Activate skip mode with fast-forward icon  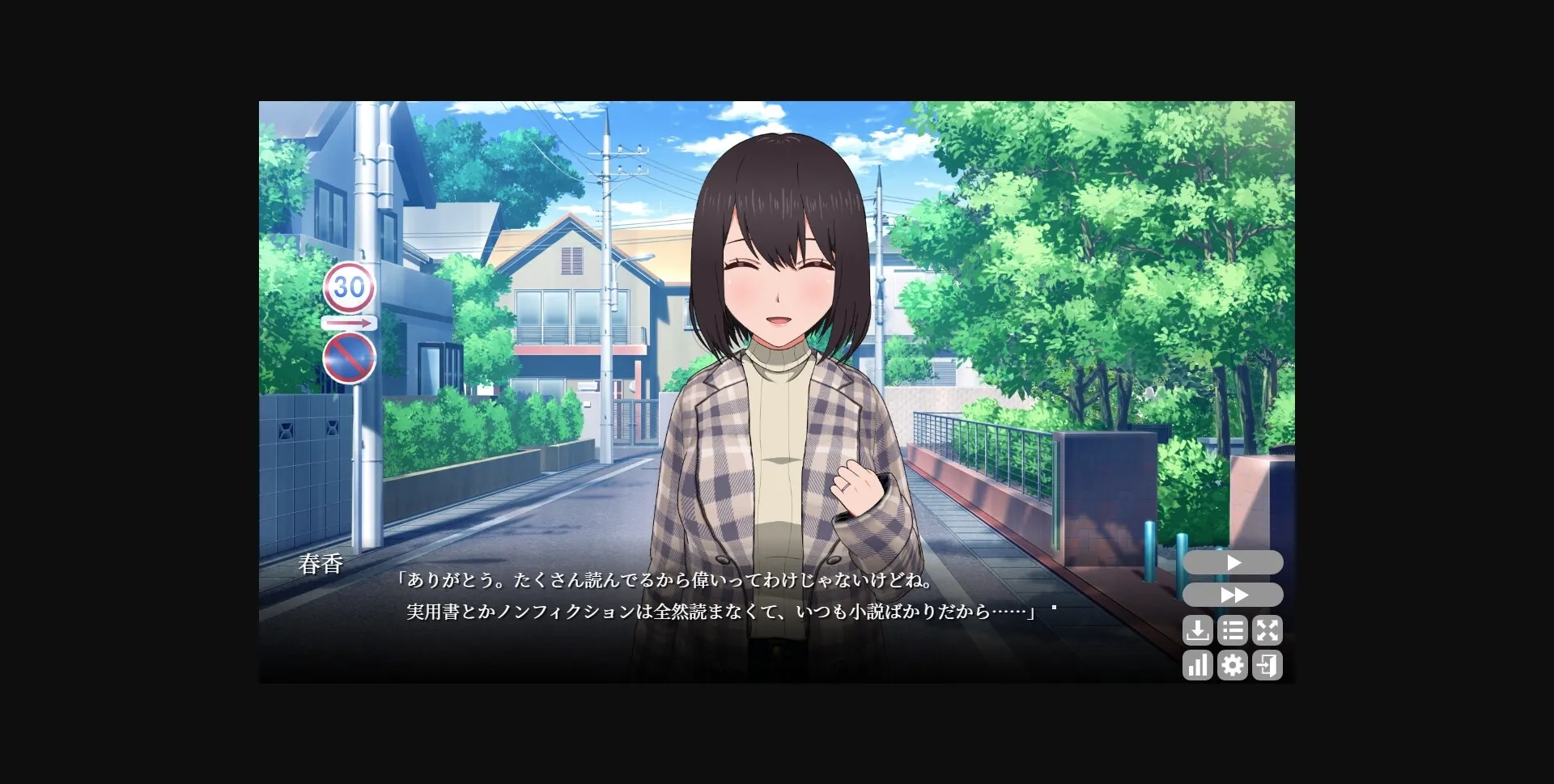1233,595
